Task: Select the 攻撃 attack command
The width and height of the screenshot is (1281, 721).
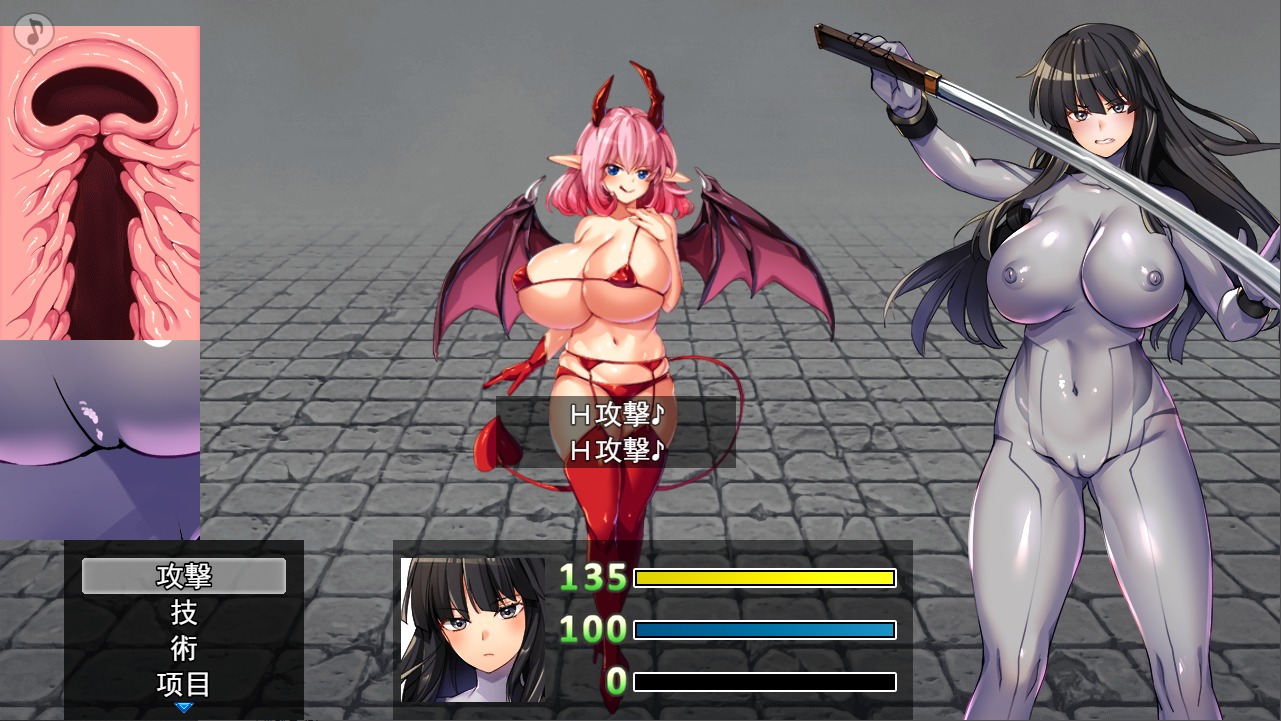Action: (184, 576)
